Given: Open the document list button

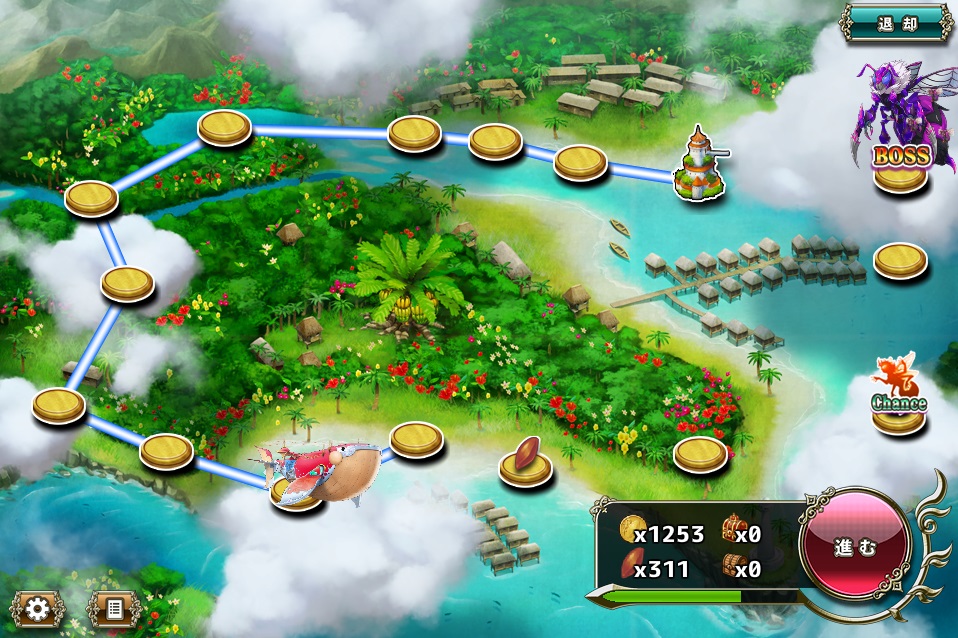Looking at the screenshot, I should [114, 608].
